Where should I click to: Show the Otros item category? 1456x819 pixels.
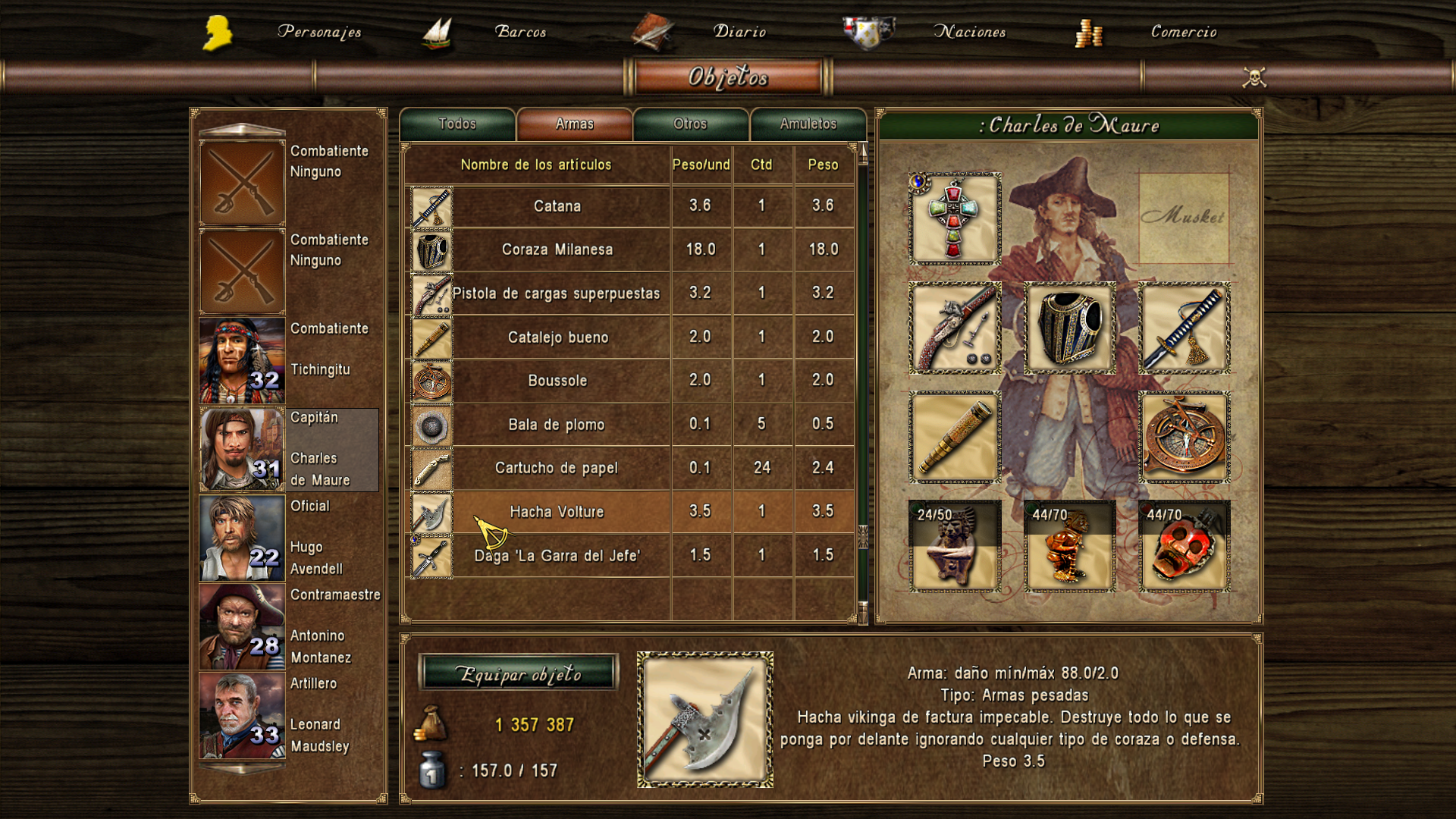pos(690,124)
